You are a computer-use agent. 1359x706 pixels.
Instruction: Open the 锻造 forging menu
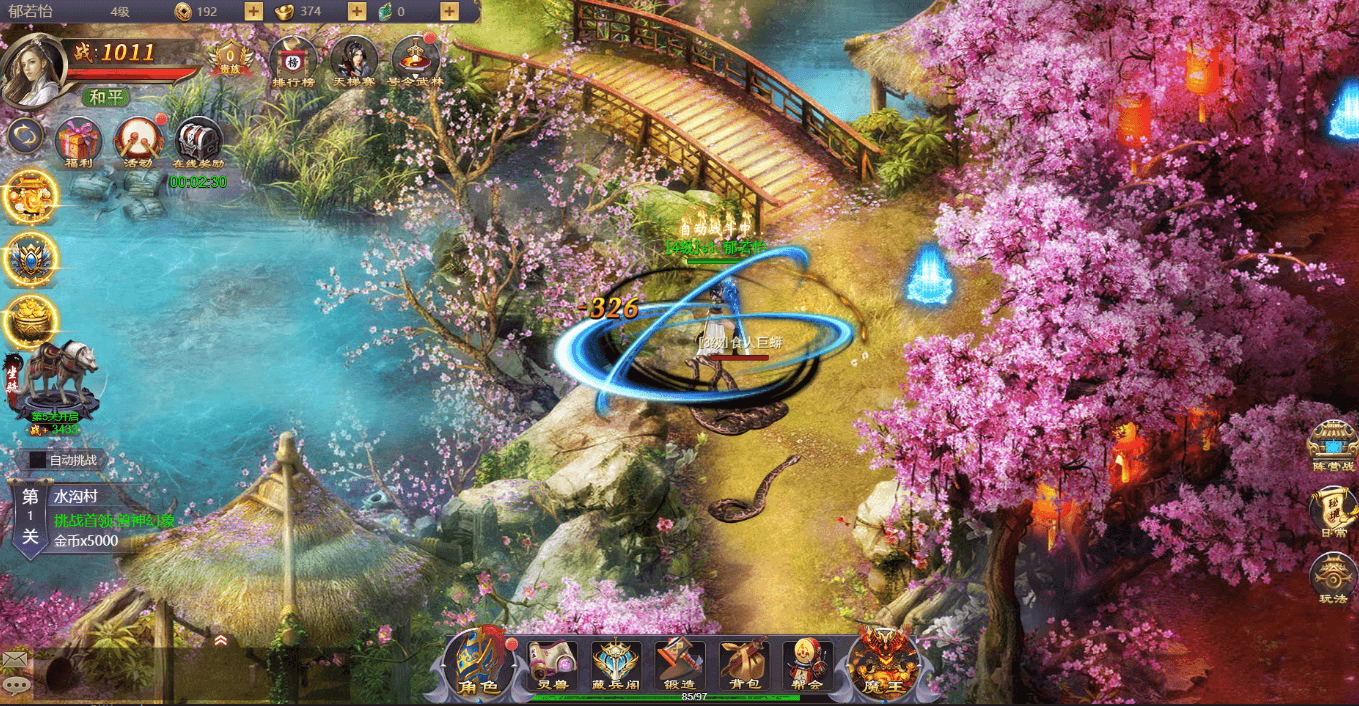(679, 664)
